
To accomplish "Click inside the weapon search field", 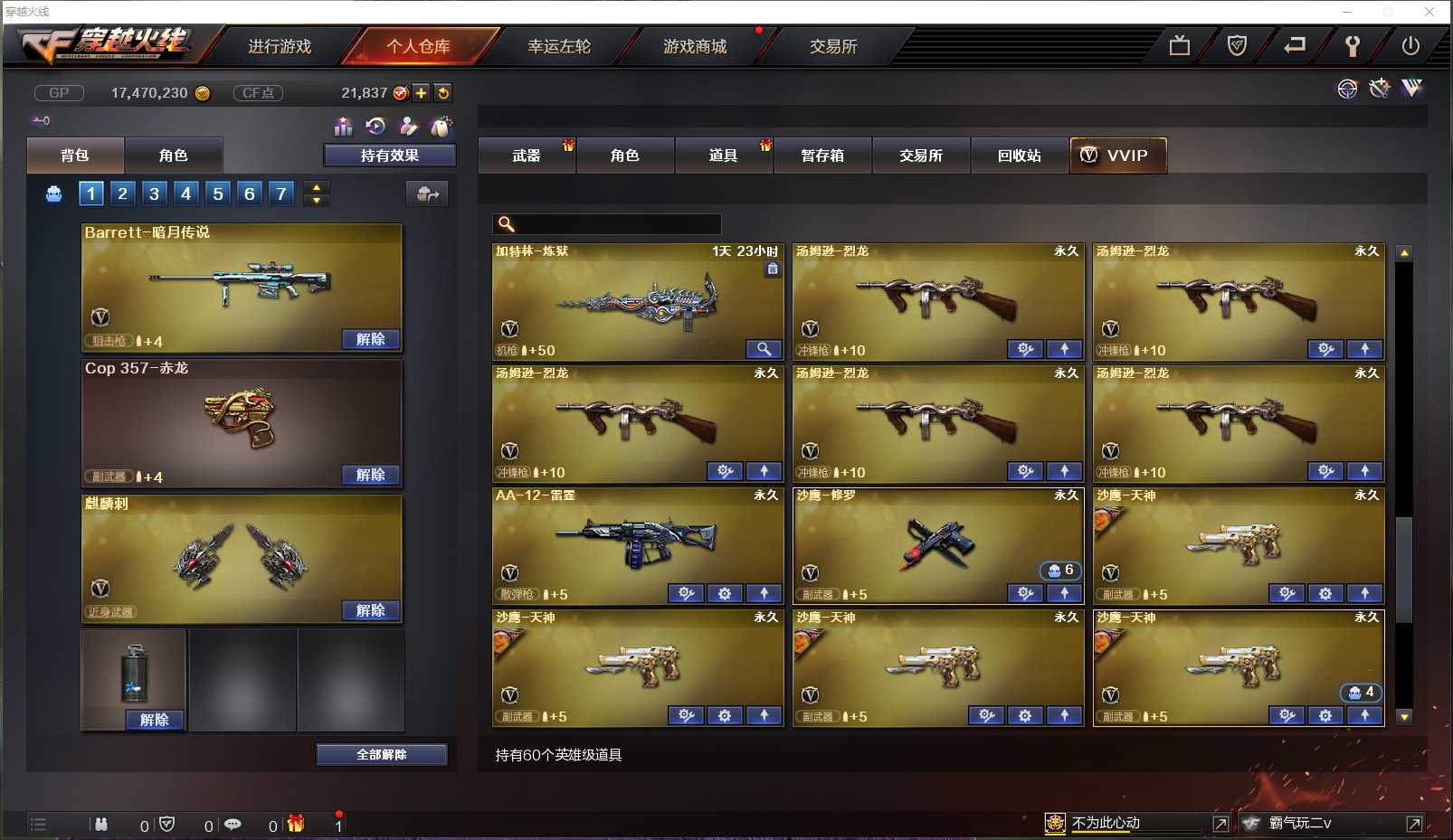I will (615, 223).
